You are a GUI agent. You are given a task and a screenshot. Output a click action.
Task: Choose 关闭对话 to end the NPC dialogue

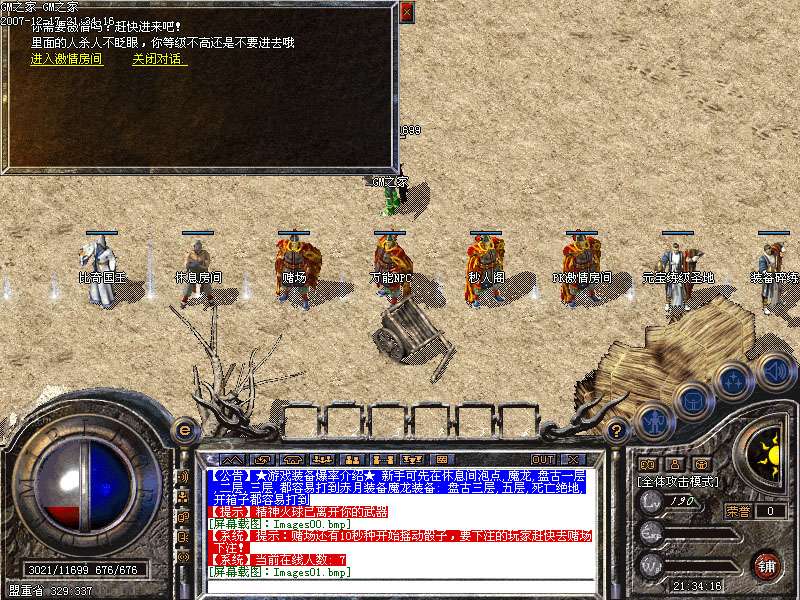pyautogui.click(x=158, y=59)
